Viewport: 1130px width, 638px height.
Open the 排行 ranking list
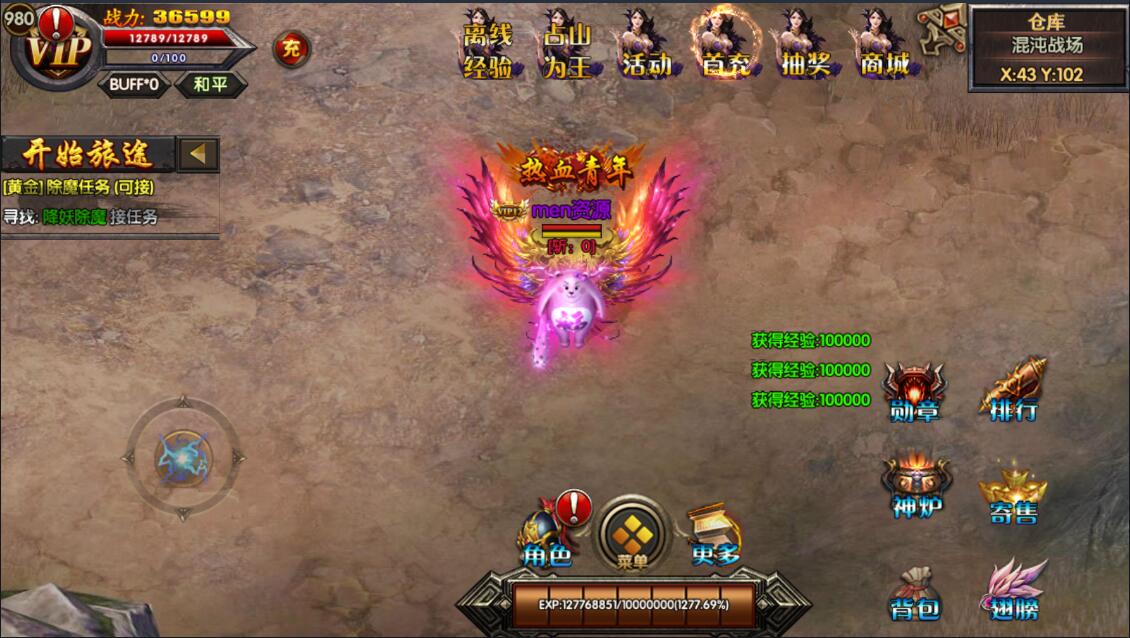[1013, 393]
